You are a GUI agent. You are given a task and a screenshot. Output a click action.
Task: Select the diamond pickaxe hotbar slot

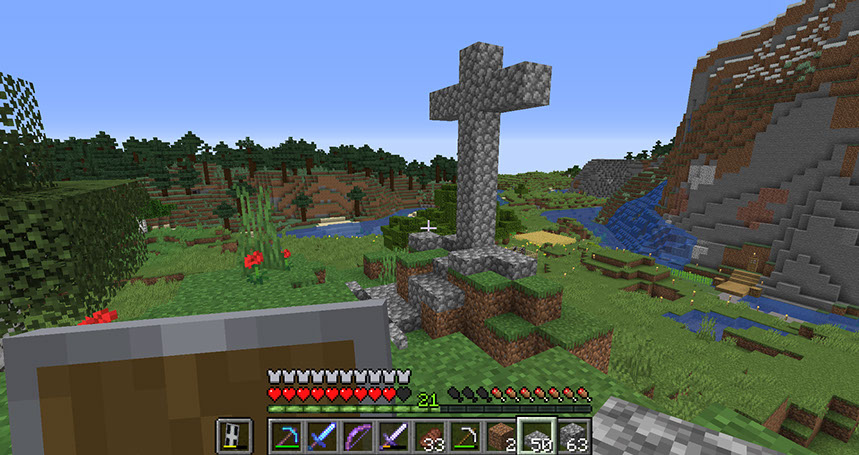click(x=286, y=436)
